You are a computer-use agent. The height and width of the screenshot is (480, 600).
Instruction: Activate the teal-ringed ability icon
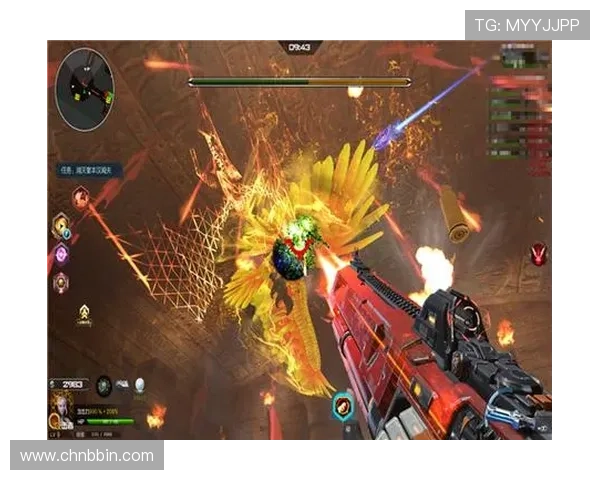pos(342,406)
